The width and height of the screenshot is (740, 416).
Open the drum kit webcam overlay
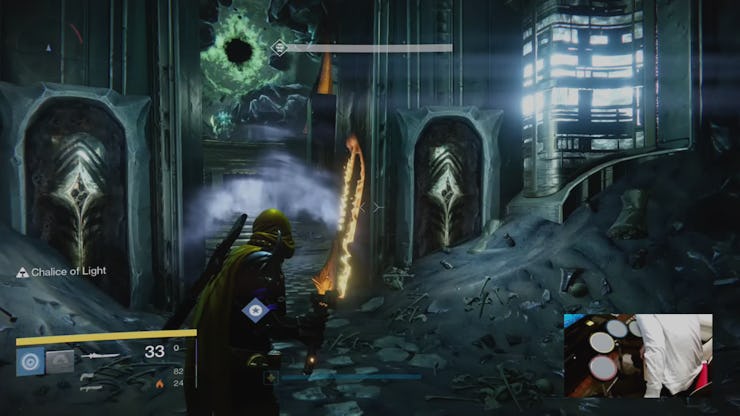[x=637, y=355]
